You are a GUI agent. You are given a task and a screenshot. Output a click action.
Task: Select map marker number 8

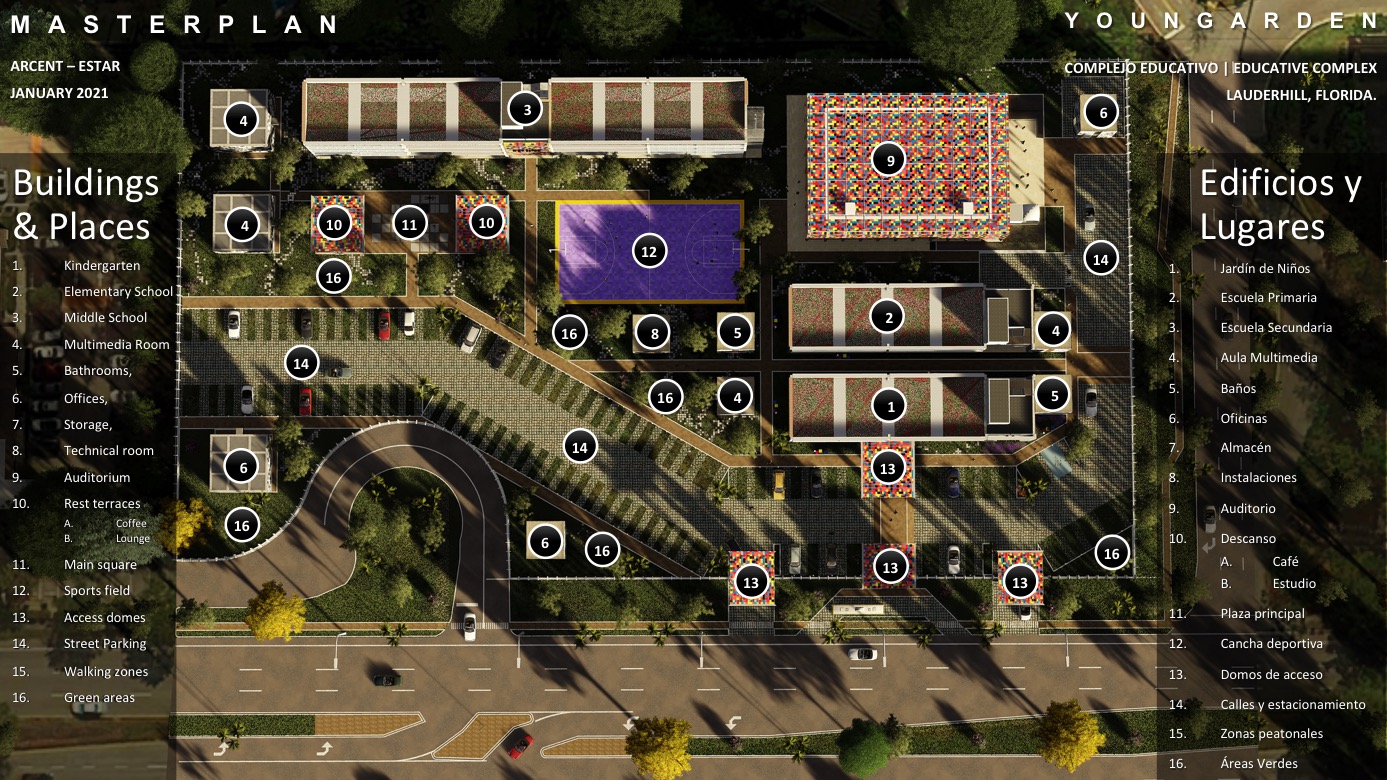(654, 334)
